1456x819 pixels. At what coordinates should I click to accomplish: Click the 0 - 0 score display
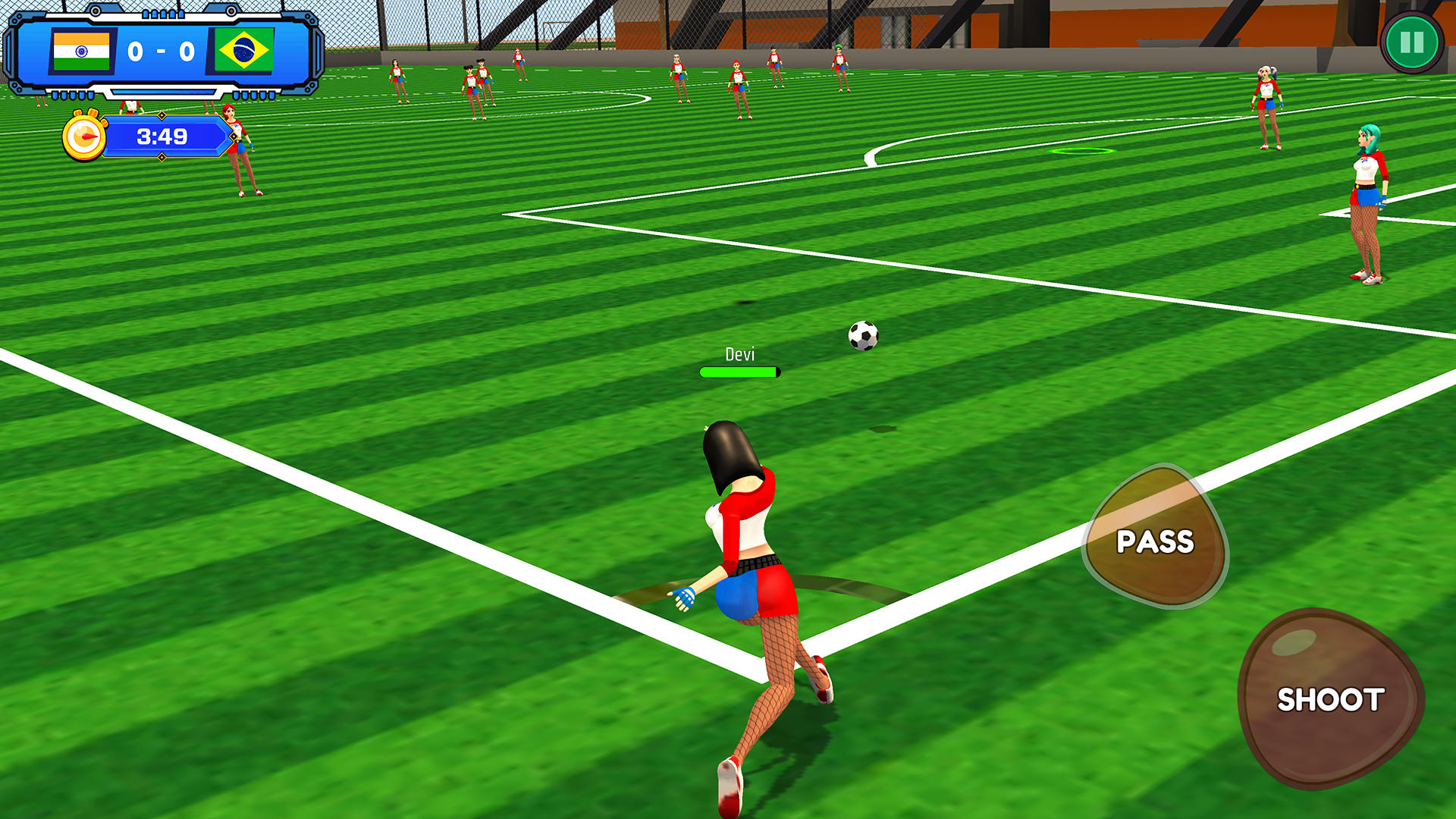point(161,52)
